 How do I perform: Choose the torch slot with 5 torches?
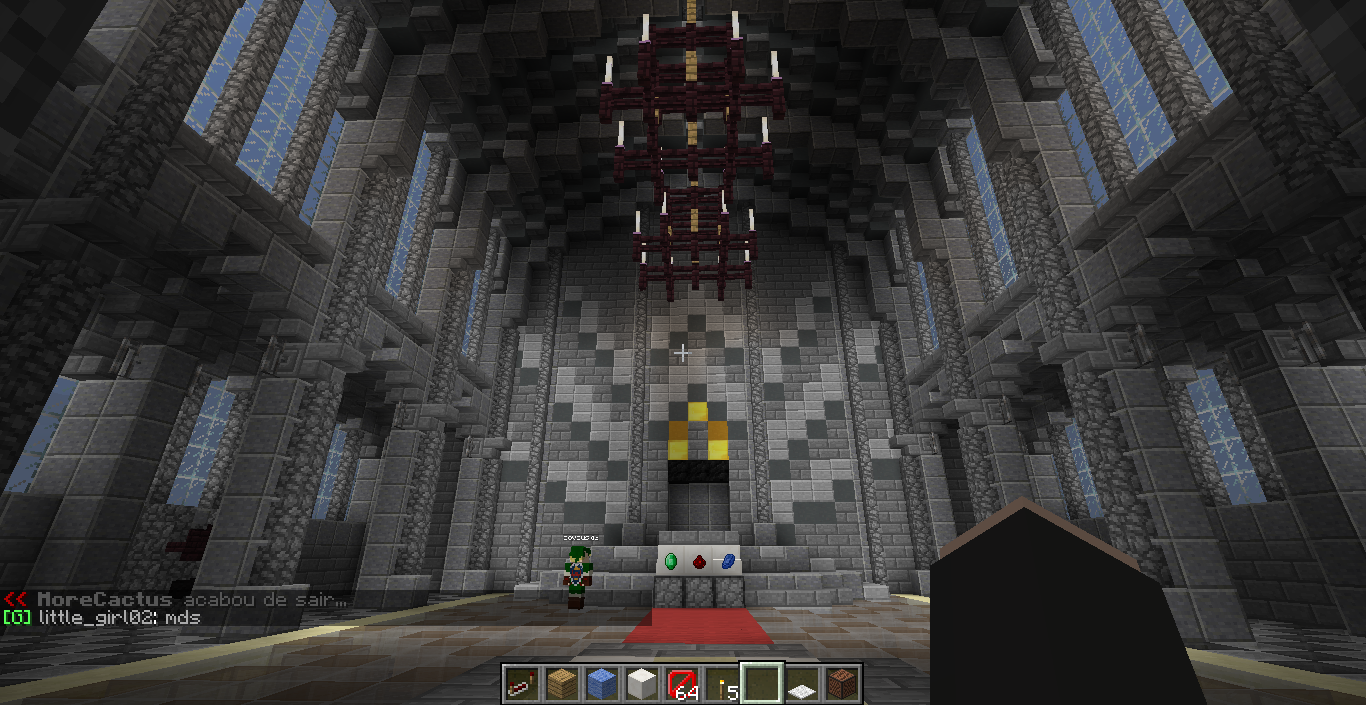(x=721, y=684)
